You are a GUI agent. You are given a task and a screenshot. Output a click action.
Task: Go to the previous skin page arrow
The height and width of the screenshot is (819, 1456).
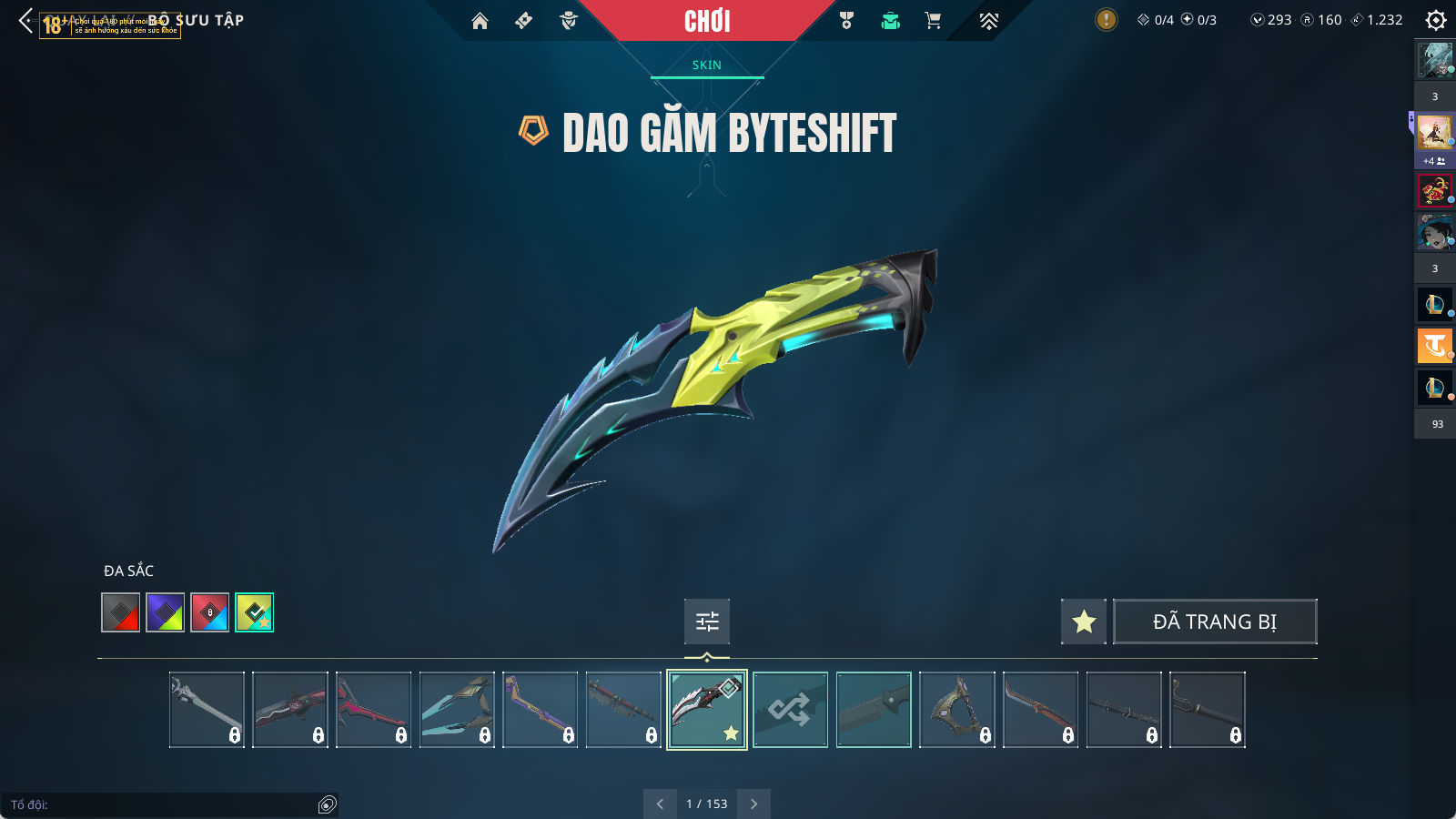point(661,804)
